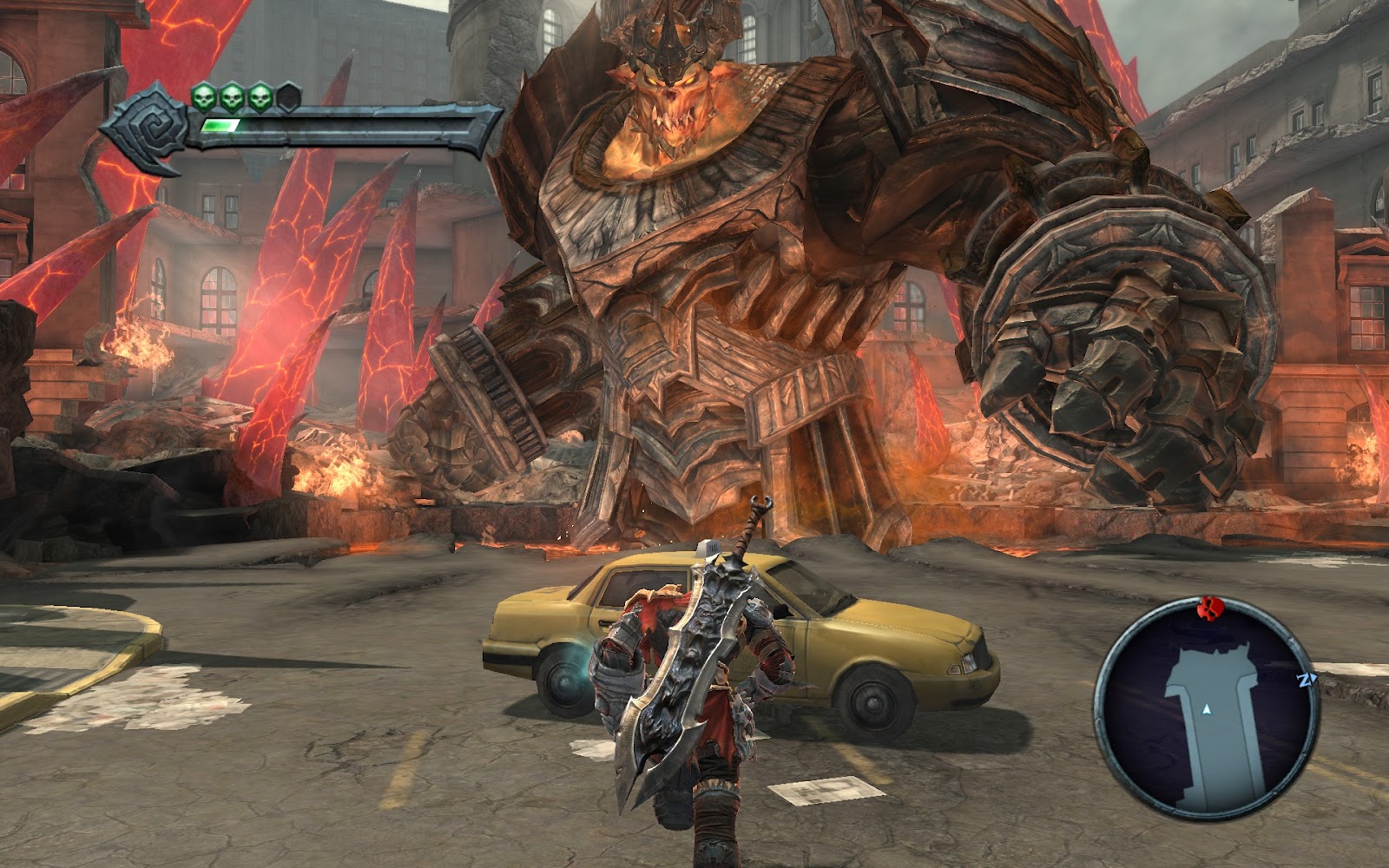Select the empty dark lifestone slot
The height and width of the screenshot is (868, 1389).
[289, 97]
